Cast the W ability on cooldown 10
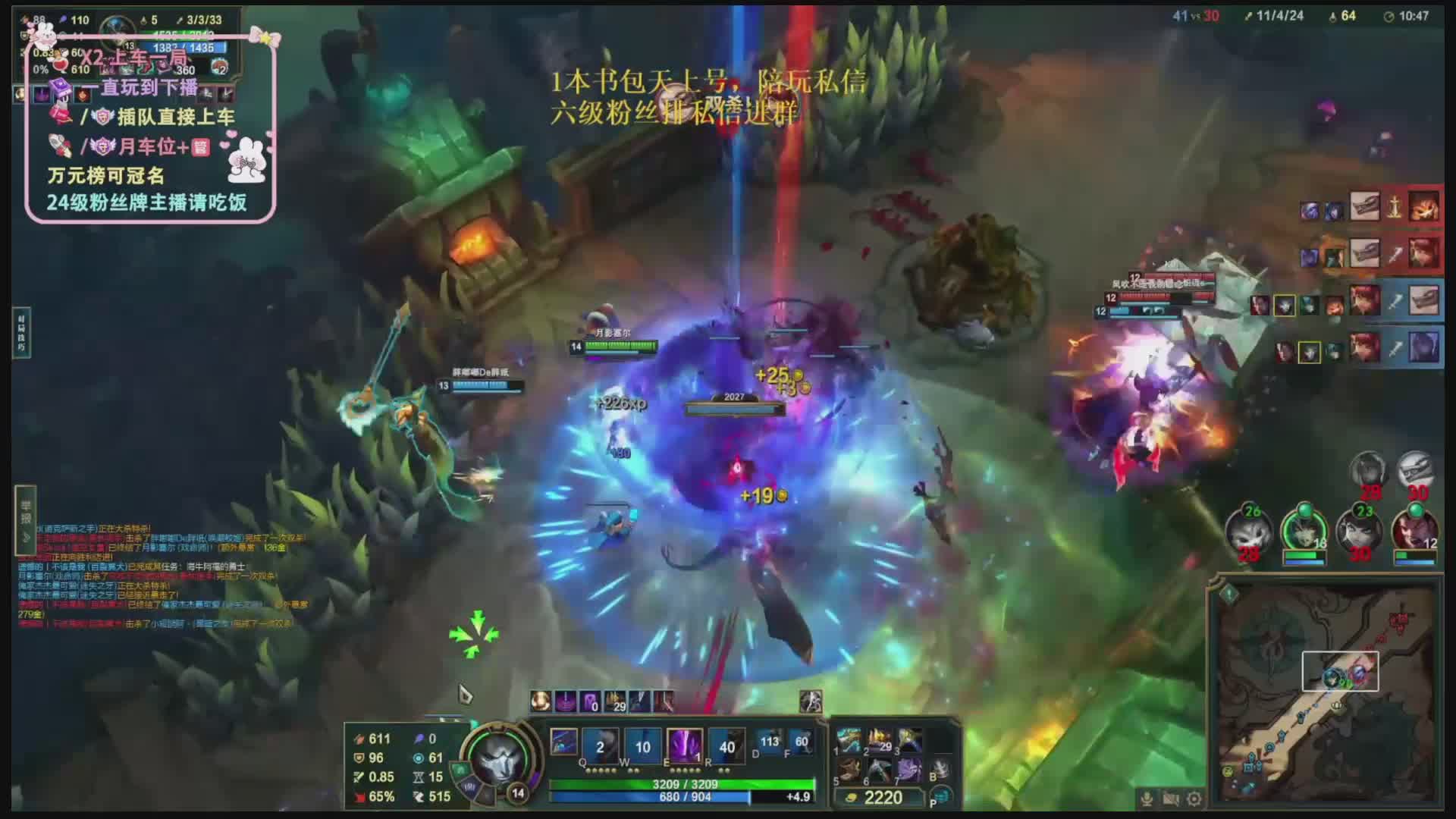The image size is (1456, 819). tap(642, 745)
